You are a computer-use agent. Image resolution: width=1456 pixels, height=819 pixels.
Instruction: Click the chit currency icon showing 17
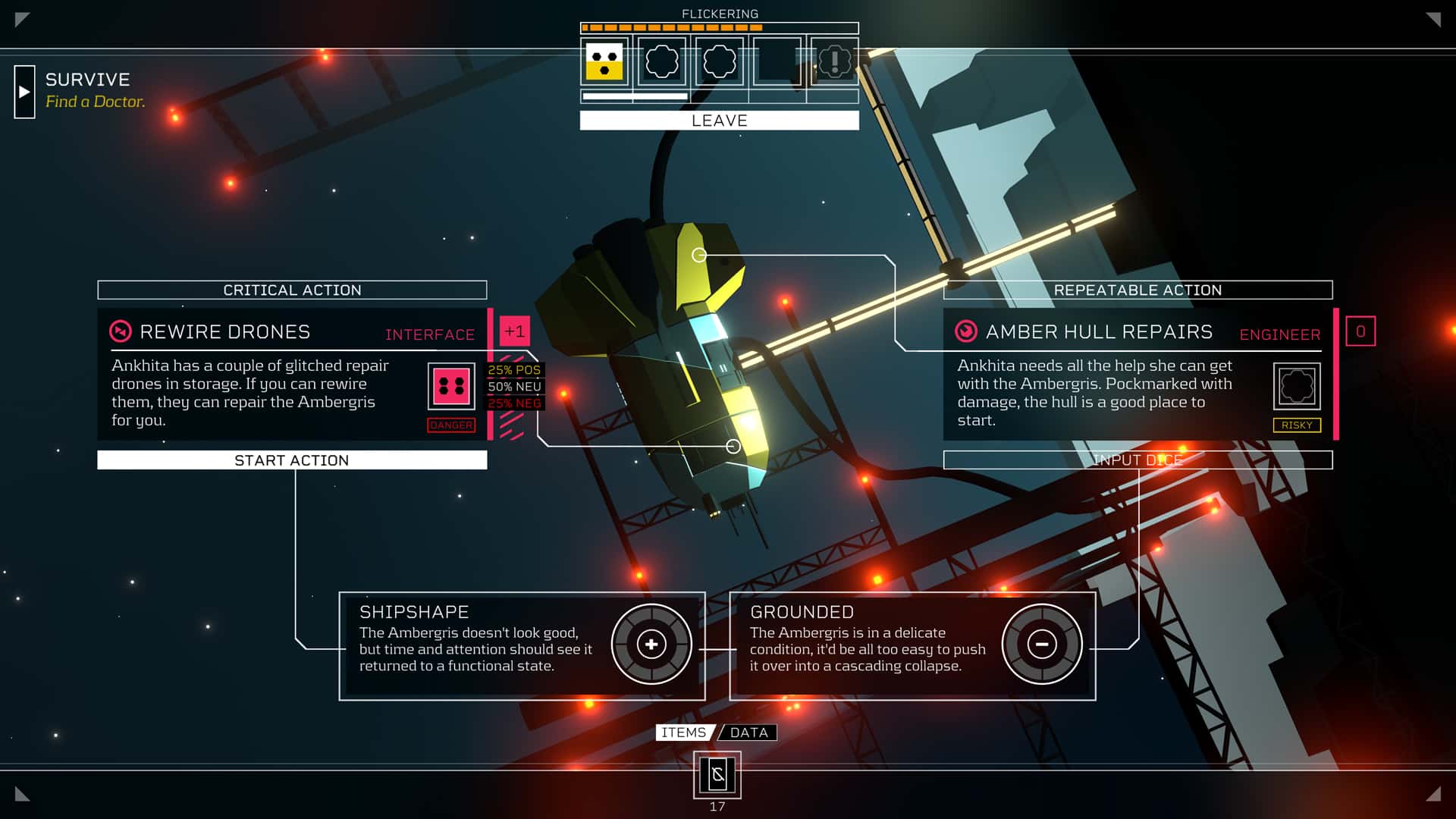(x=717, y=775)
